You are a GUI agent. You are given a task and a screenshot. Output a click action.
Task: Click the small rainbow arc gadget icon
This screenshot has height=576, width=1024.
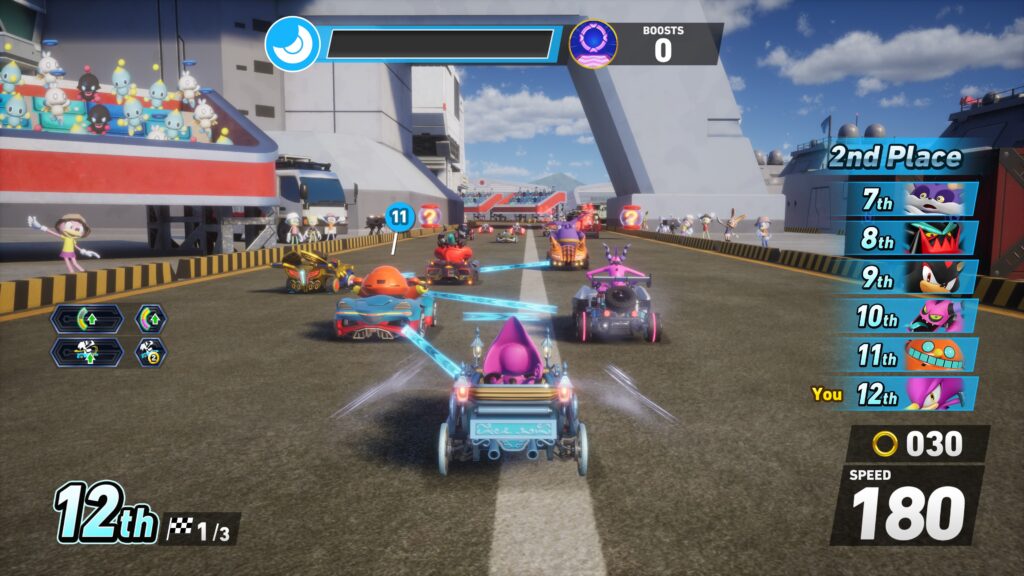(x=151, y=319)
